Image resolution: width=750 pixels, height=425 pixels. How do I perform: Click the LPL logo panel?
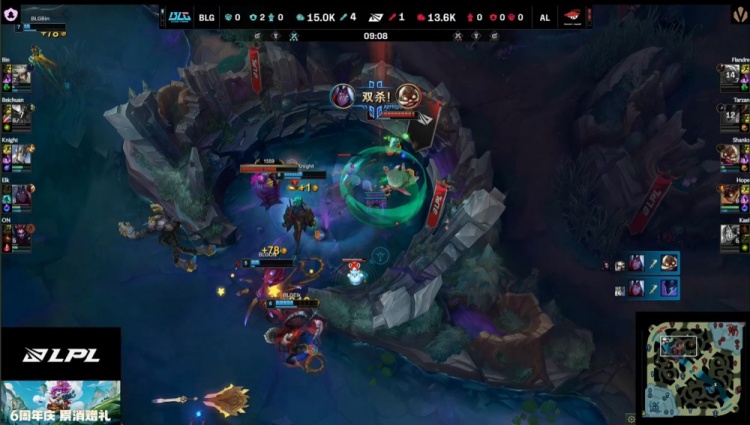[x=60, y=354]
